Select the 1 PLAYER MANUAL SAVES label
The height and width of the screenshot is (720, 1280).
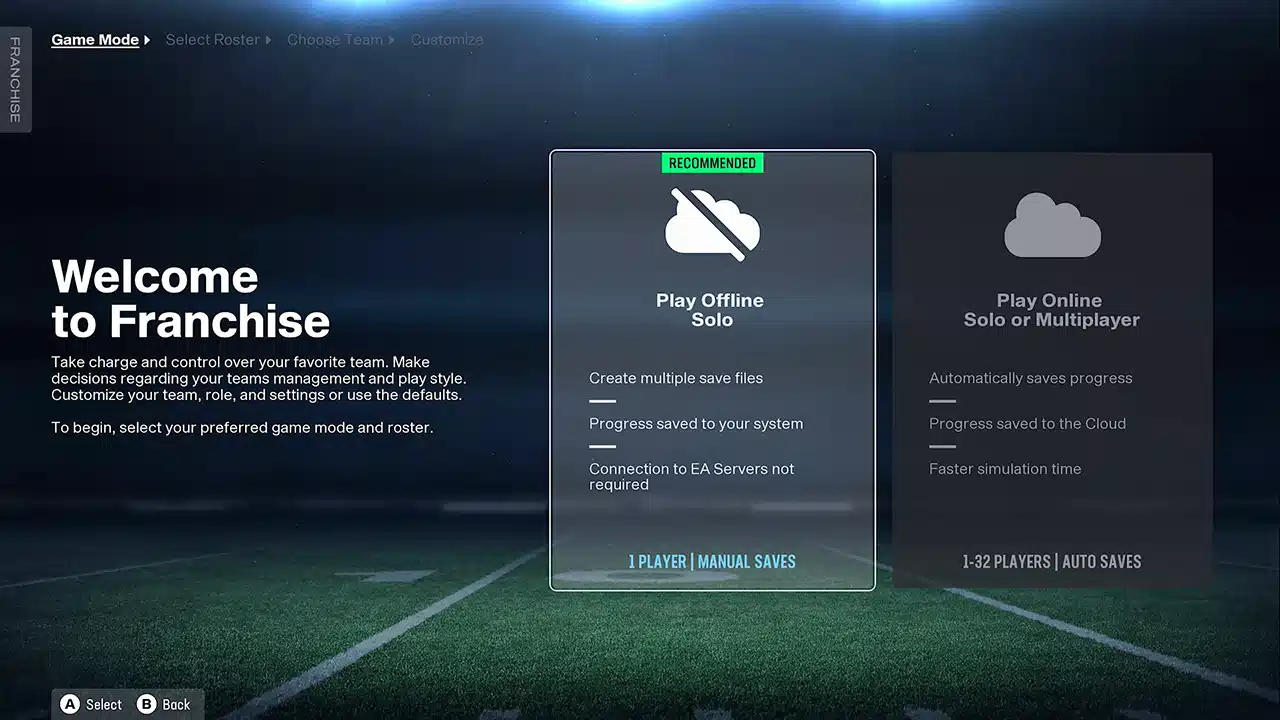[712, 562]
